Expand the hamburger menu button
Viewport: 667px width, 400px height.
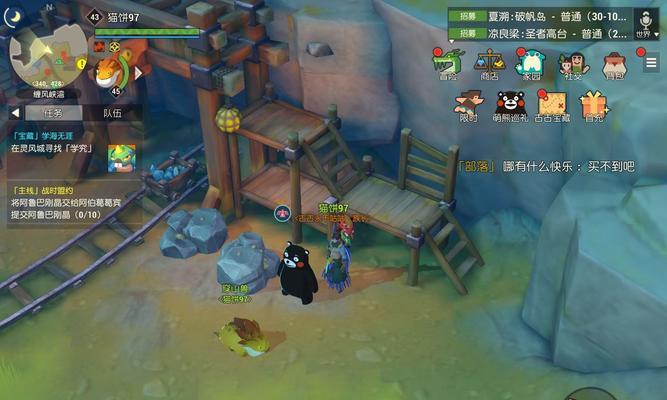[651, 63]
